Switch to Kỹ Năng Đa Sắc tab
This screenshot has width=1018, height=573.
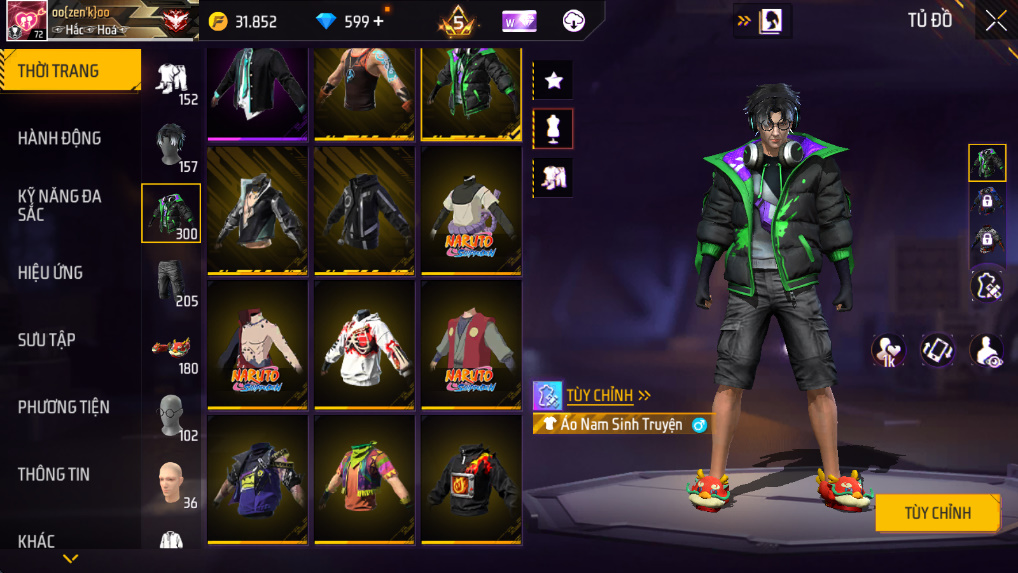coord(60,205)
